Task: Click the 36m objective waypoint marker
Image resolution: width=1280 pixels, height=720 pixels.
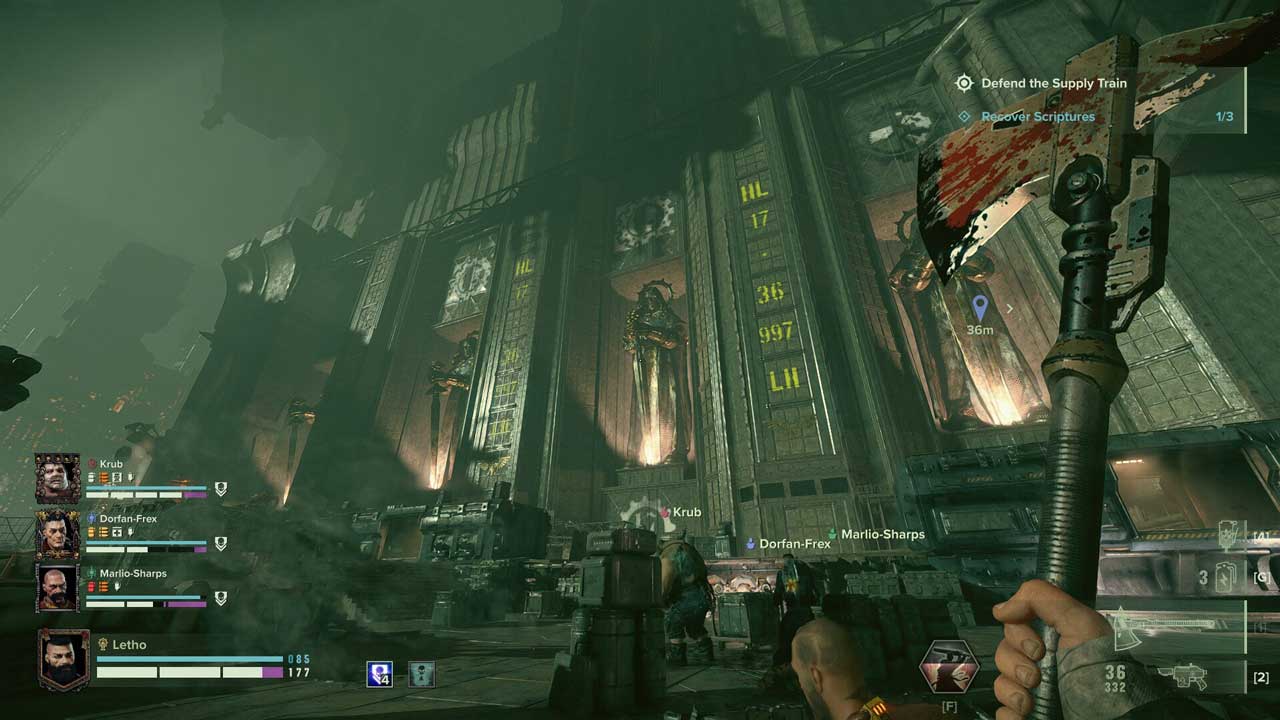Action: 980,308
